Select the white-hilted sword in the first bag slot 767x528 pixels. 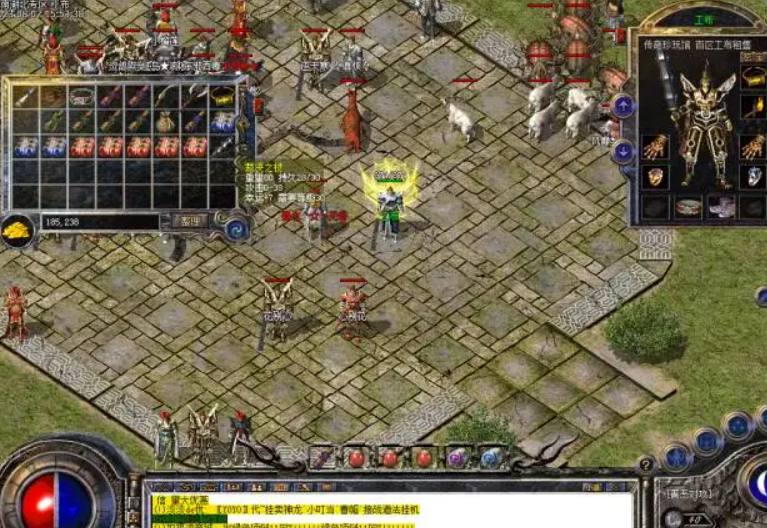pos(26,98)
